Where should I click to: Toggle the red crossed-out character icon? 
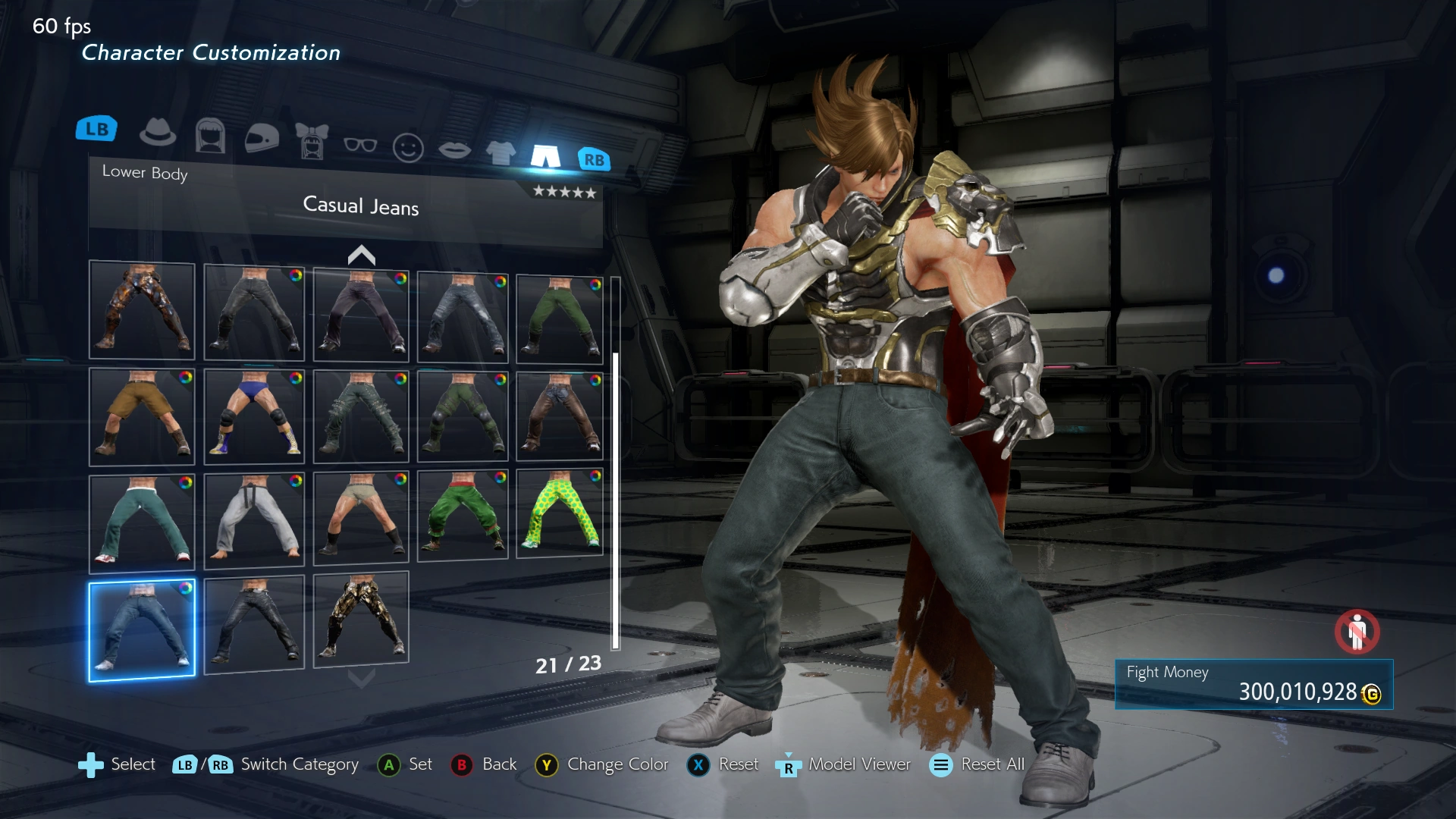point(1357,632)
